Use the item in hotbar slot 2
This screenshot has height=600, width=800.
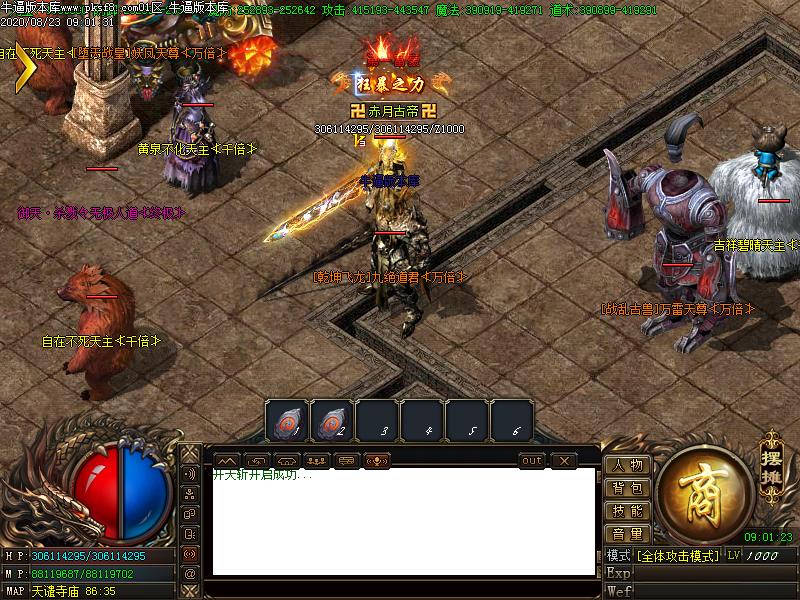point(332,421)
